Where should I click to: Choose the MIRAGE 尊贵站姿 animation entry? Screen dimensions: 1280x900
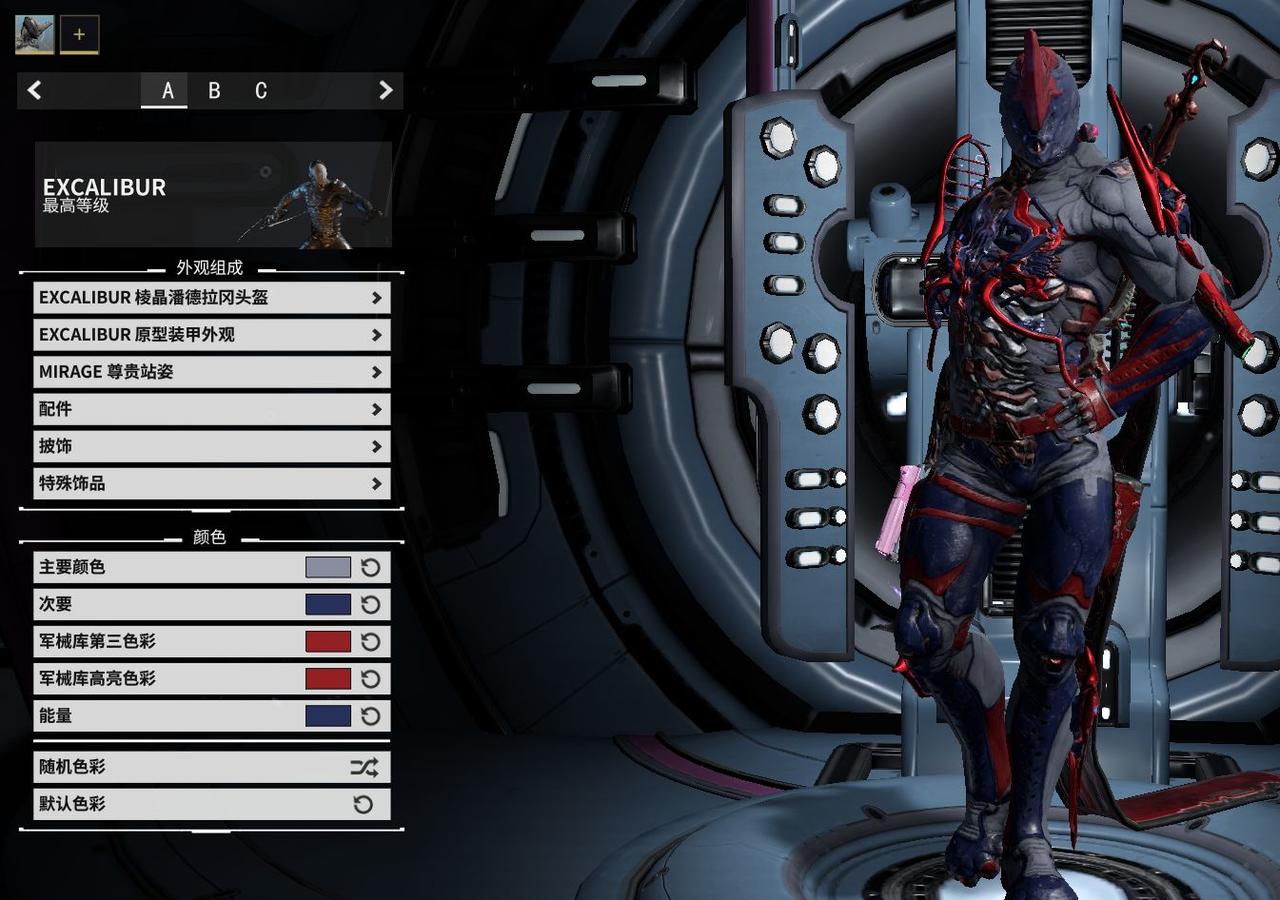coord(211,372)
